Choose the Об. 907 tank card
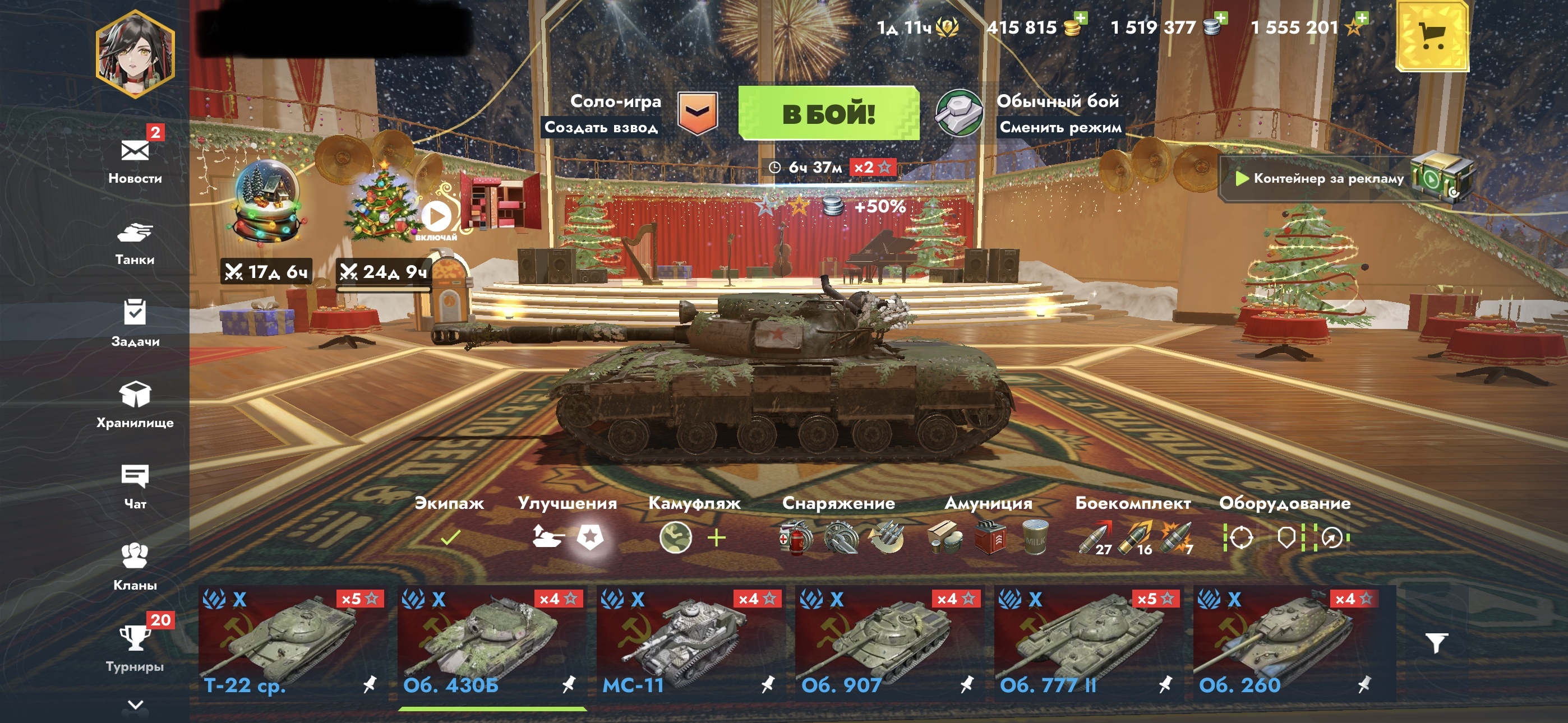Image resolution: width=1568 pixels, height=723 pixels. point(889,643)
